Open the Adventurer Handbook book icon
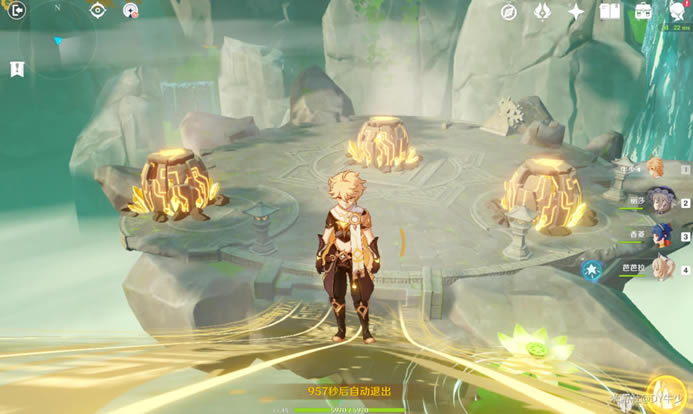This screenshot has width=693, height=414. (x=609, y=12)
